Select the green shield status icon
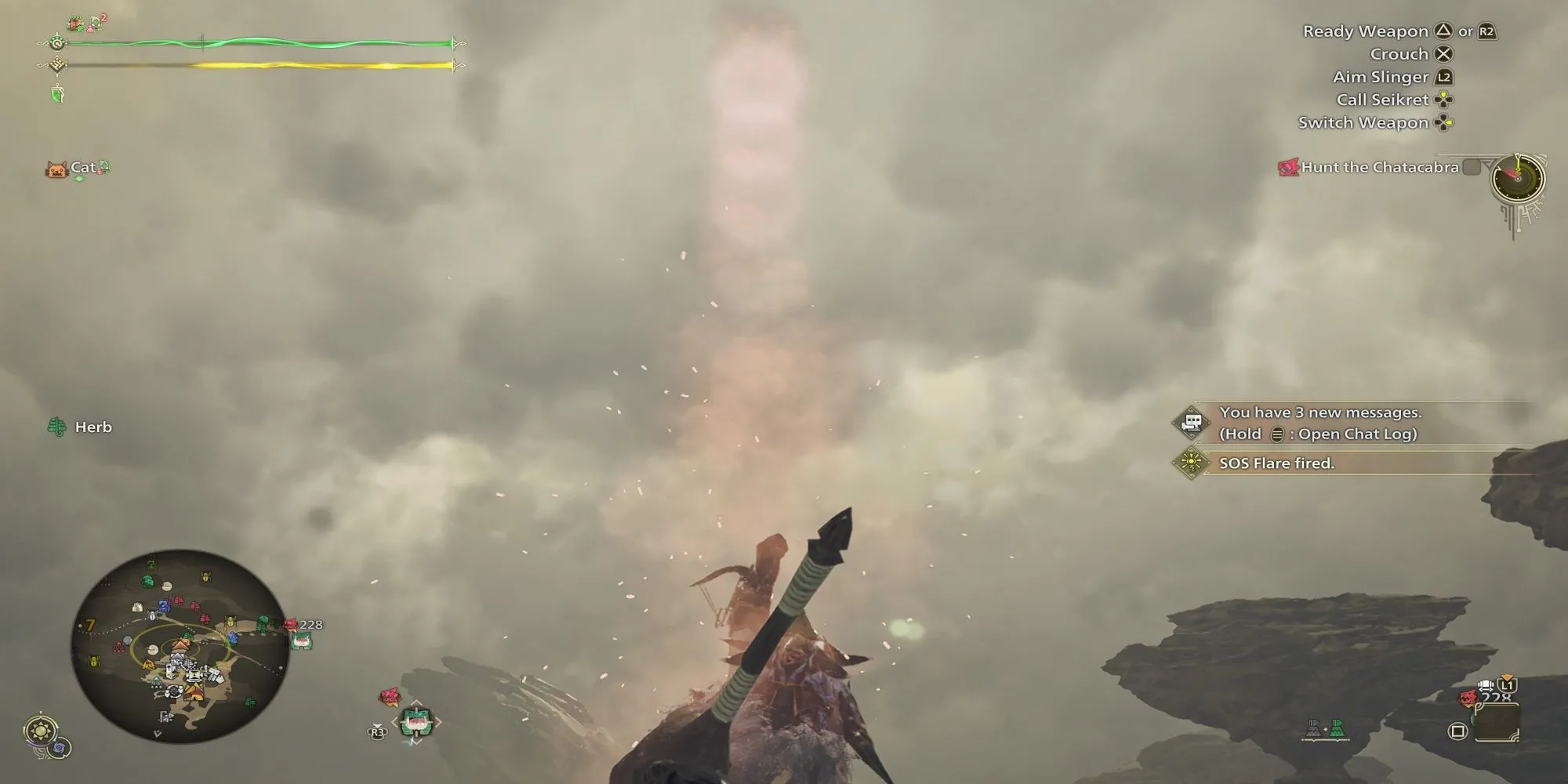Image resolution: width=1568 pixels, height=784 pixels. 57,95
